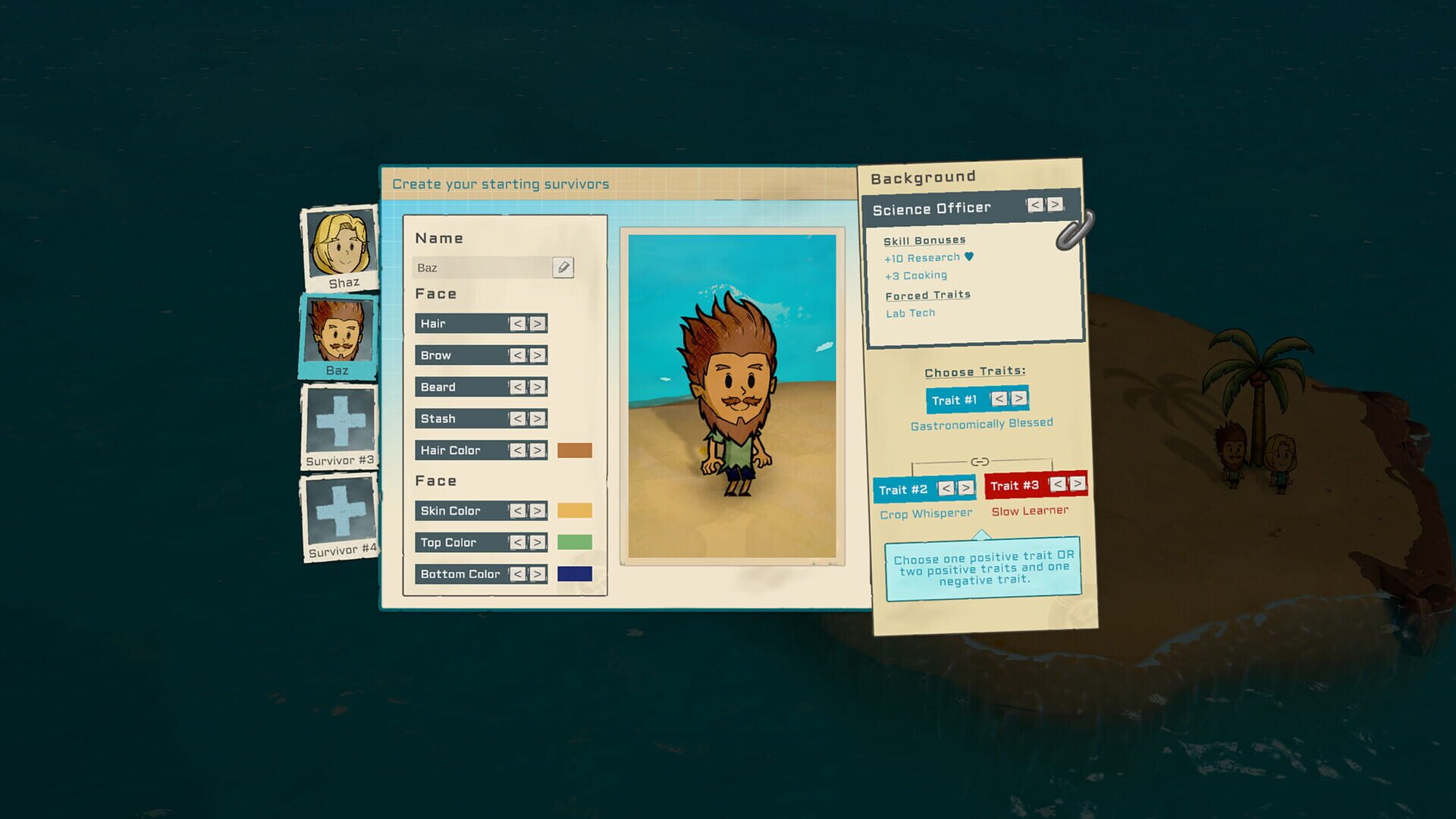Step back the Skin Color option
The height and width of the screenshot is (819, 1456).
coord(519,511)
